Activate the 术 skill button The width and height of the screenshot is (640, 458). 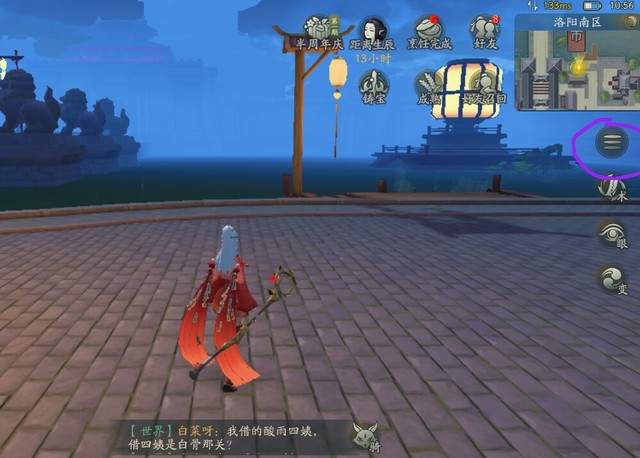tap(612, 190)
